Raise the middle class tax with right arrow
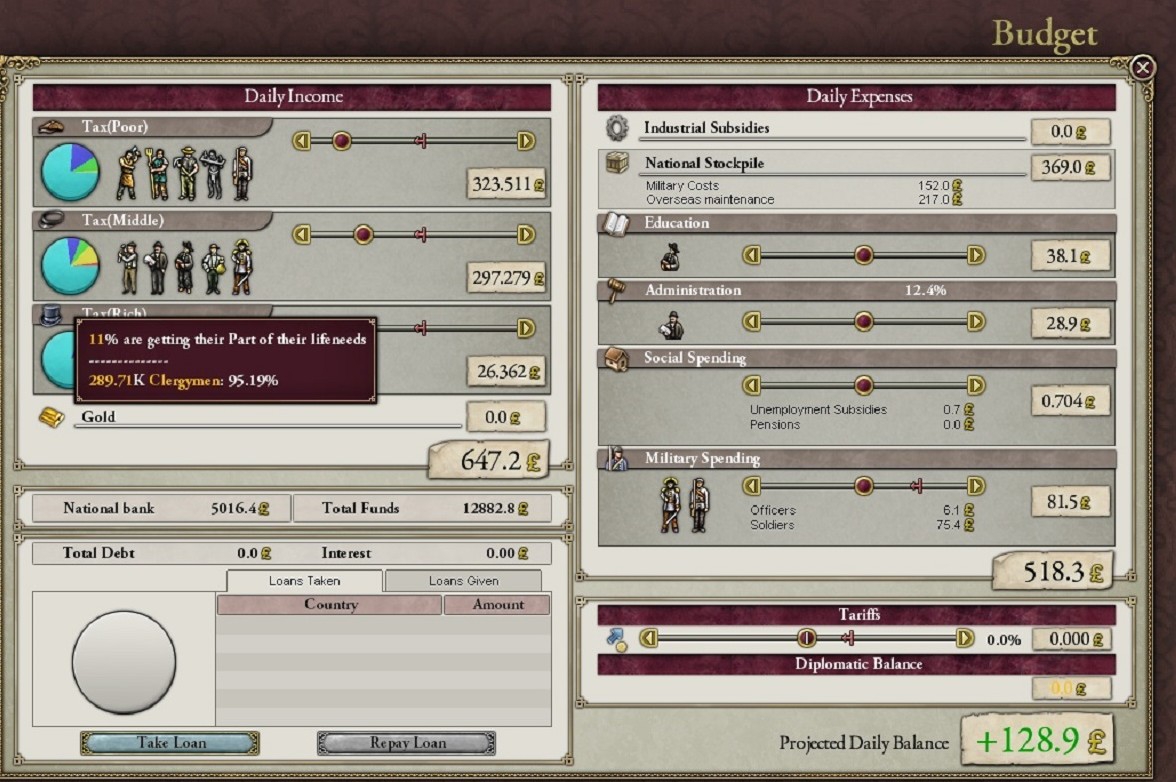This screenshot has height=782, width=1176. pos(526,234)
